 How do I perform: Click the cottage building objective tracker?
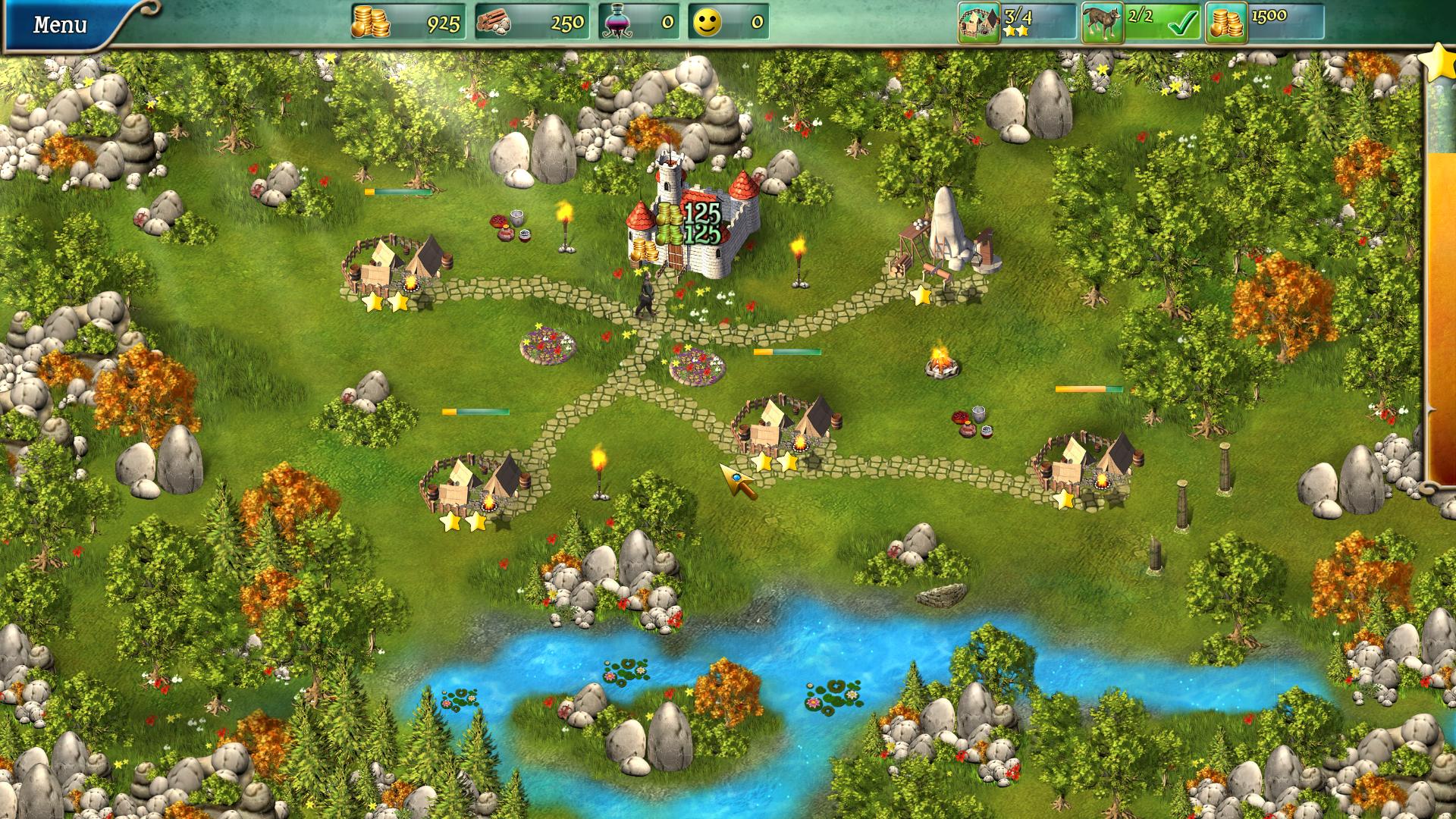coord(979,23)
